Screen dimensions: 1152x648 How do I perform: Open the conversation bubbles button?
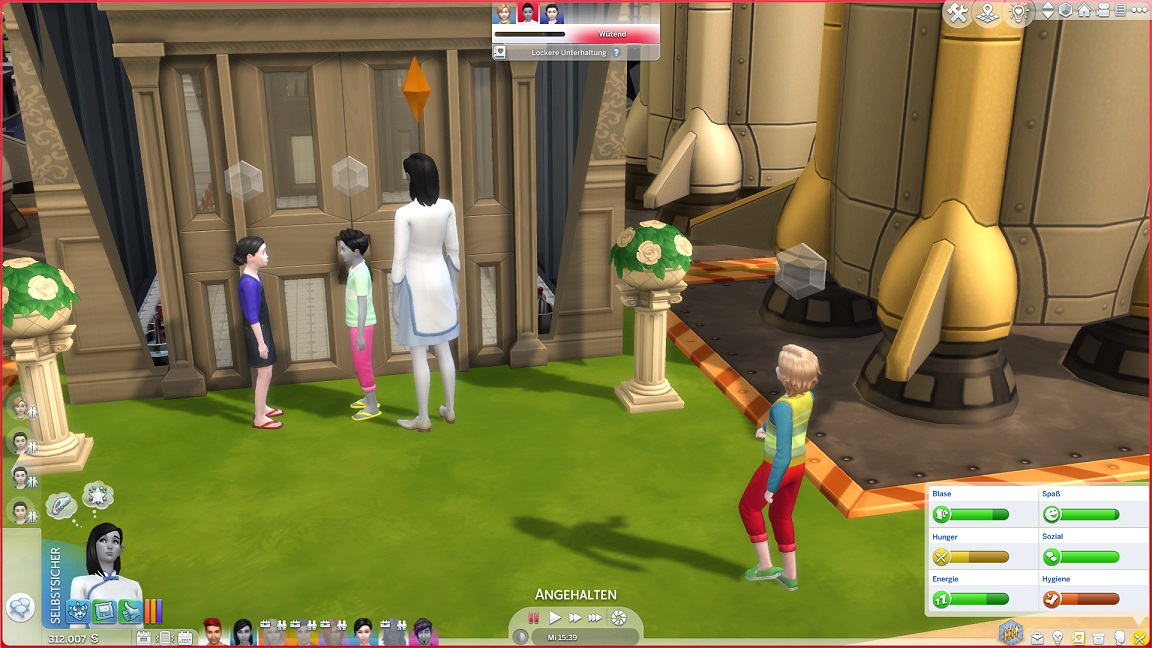(x=19, y=607)
